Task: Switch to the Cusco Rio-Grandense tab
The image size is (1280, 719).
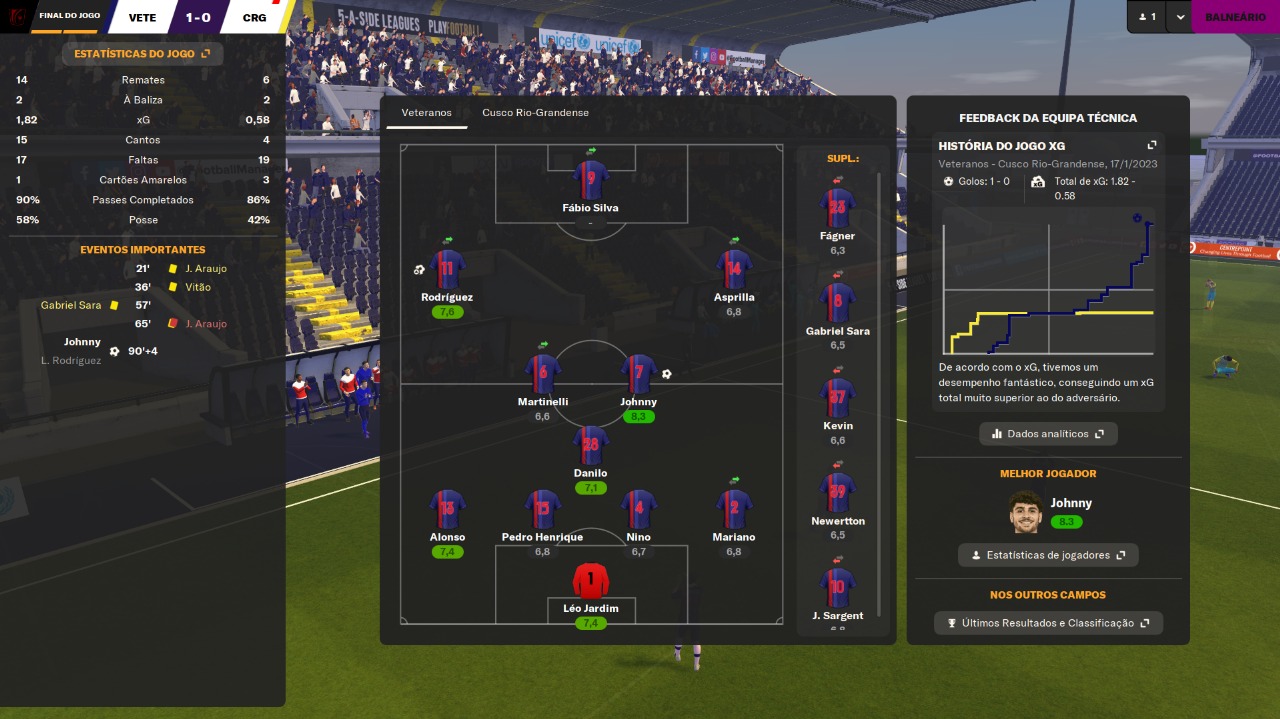Action: pyautogui.click(x=535, y=113)
